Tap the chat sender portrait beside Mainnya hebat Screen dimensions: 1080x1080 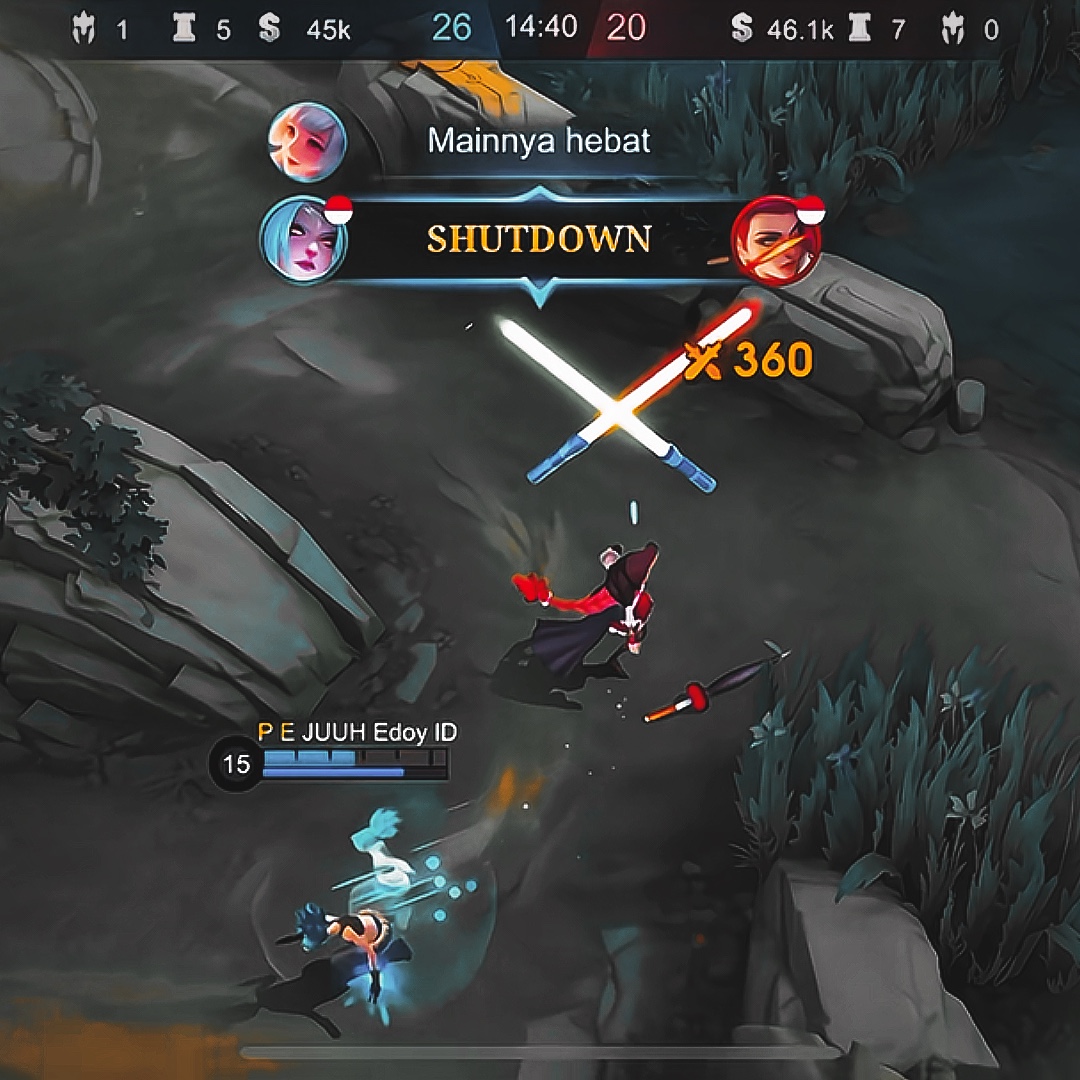[307, 141]
